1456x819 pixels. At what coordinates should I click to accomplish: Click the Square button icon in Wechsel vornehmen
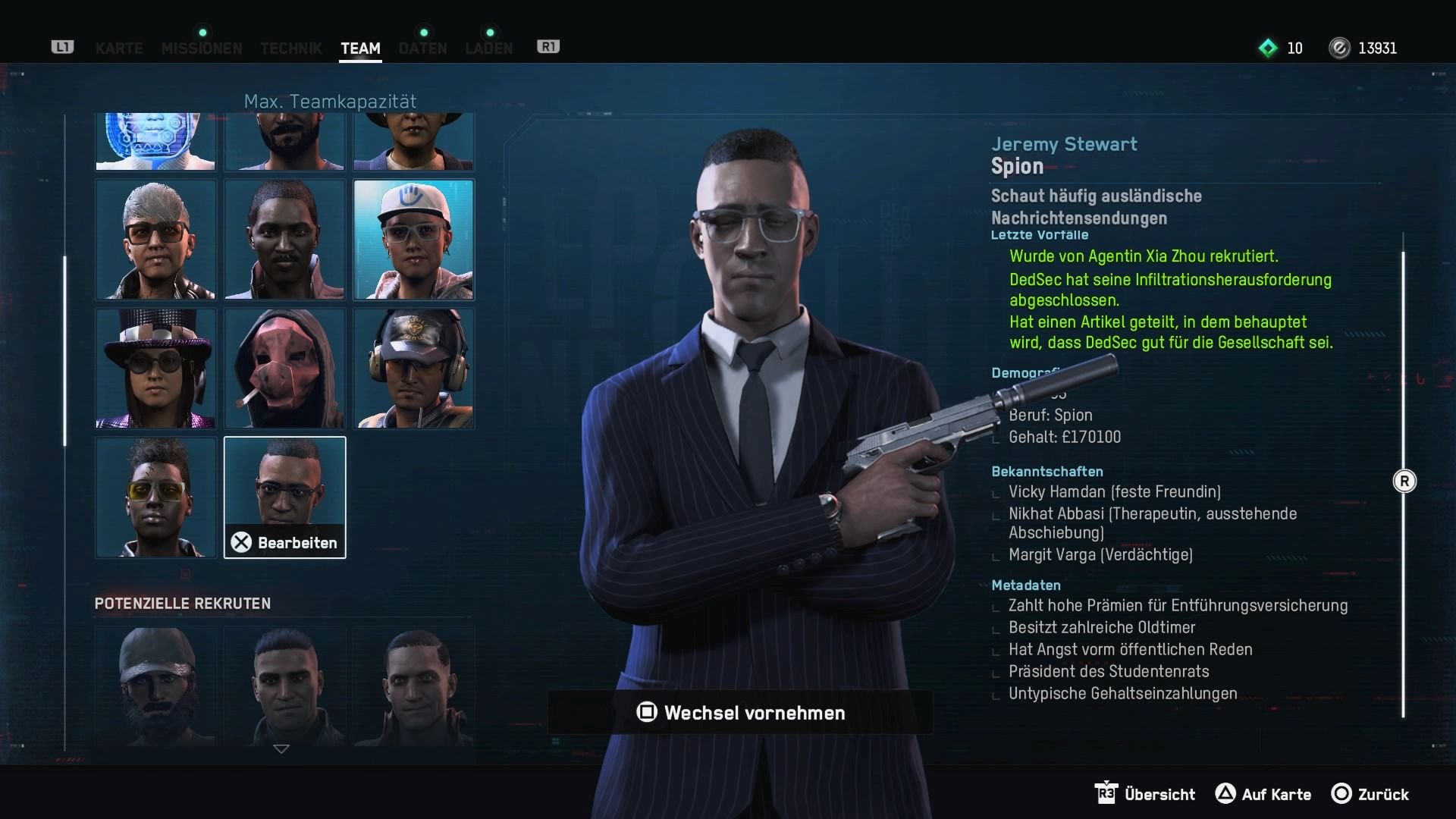646,713
